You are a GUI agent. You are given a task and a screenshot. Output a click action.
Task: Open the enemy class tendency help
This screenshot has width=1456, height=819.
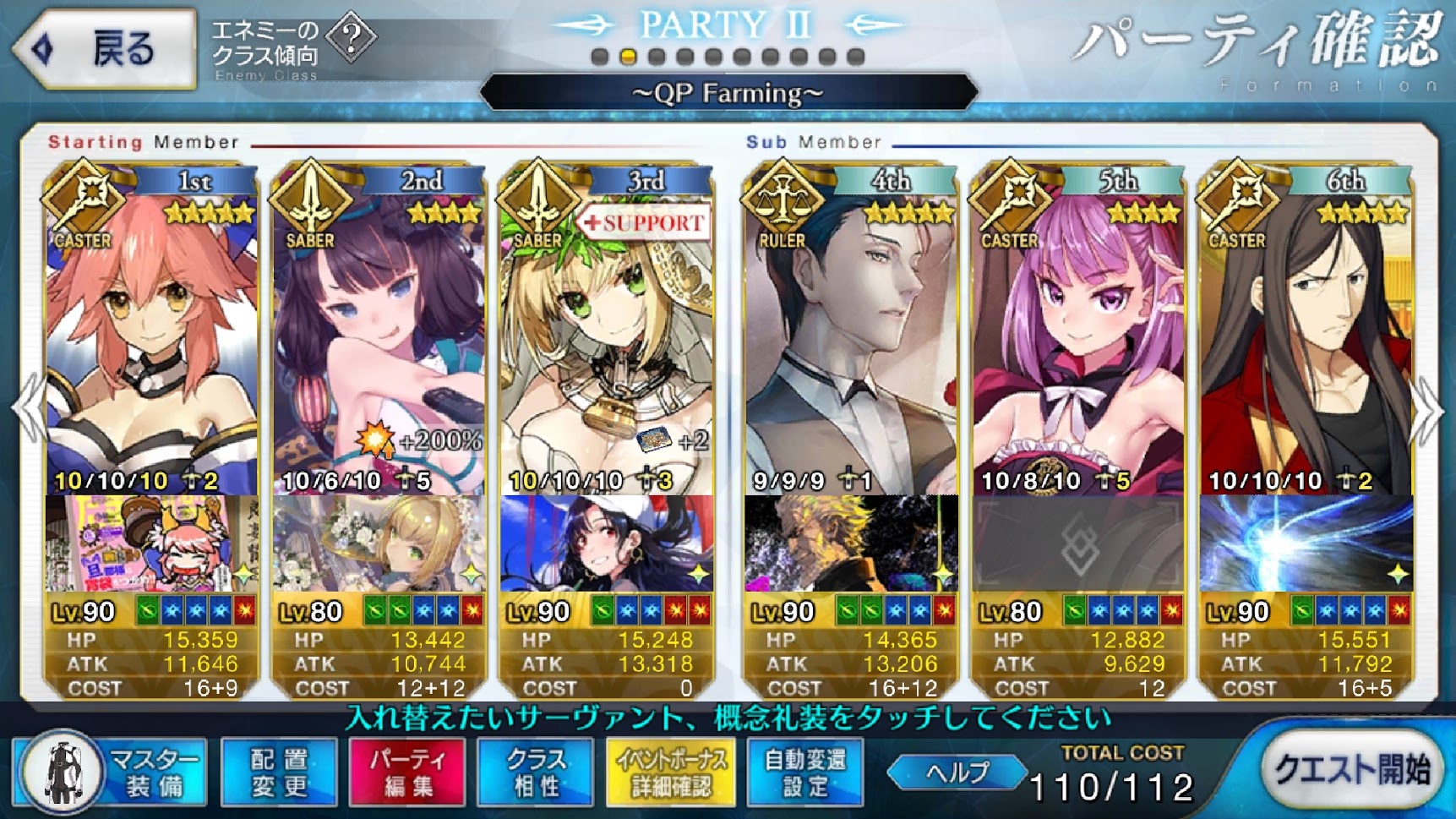pos(351,37)
